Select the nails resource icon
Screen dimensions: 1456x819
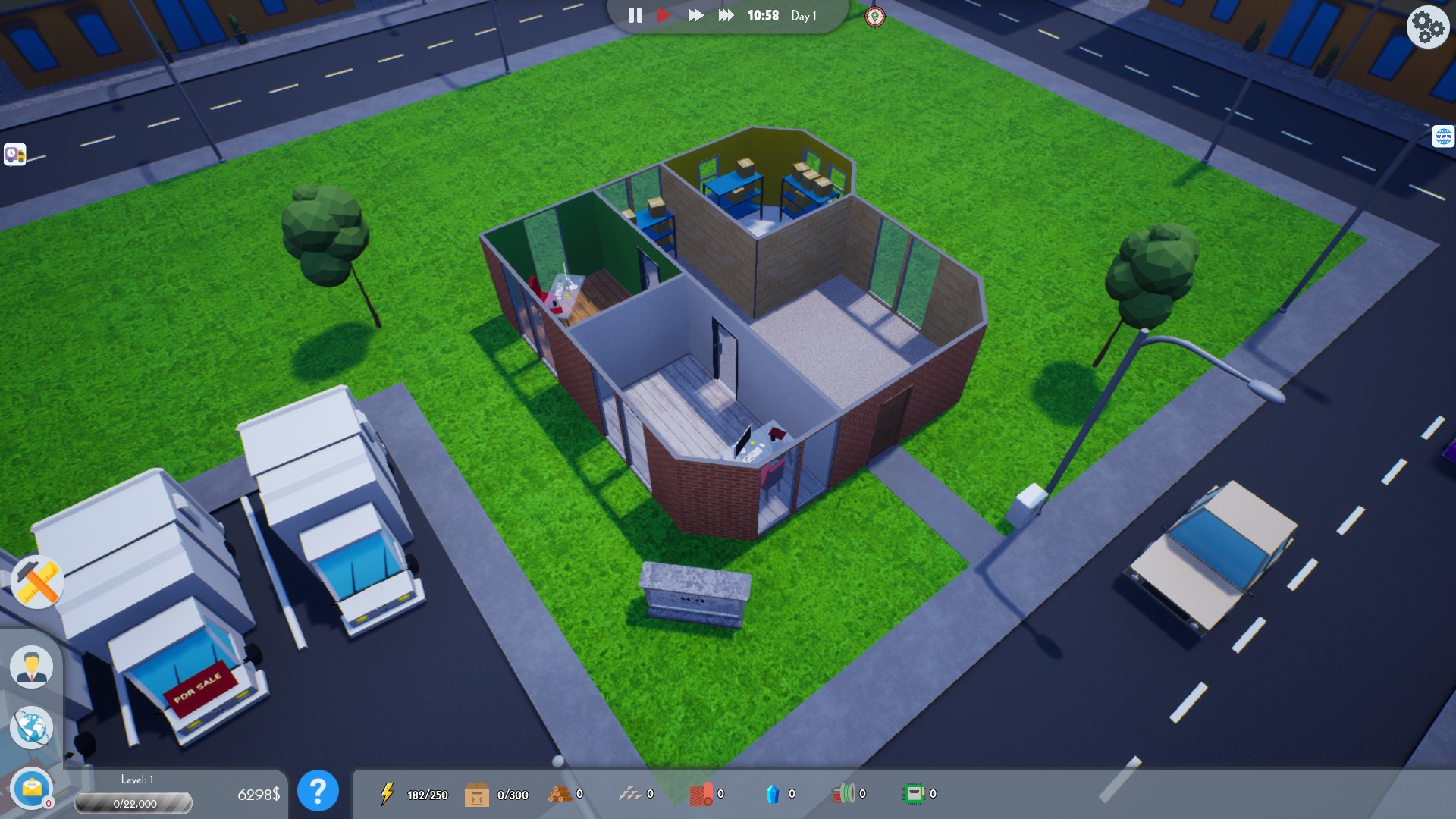point(630,793)
